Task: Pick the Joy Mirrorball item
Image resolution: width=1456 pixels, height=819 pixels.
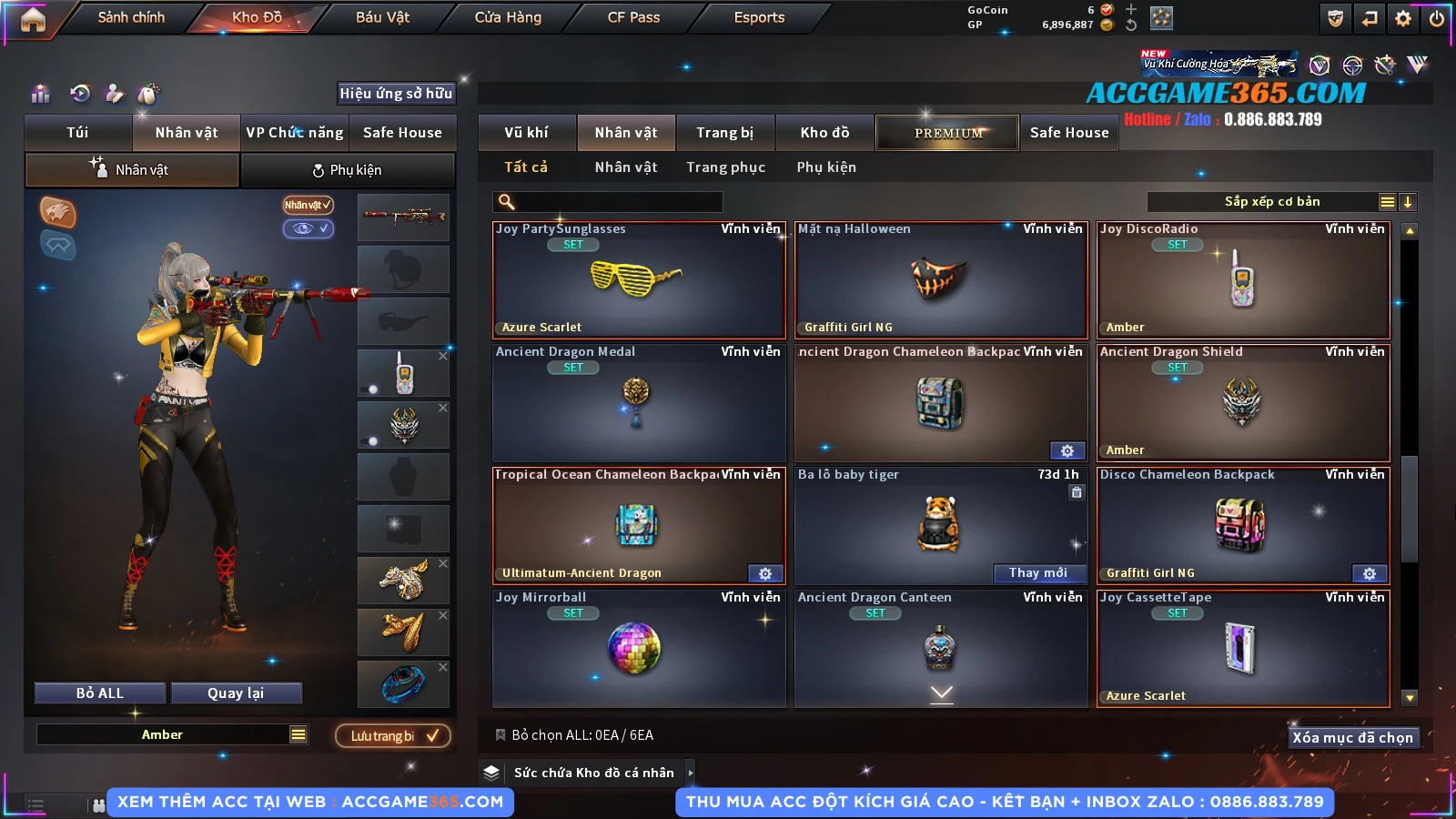Action: (x=638, y=648)
